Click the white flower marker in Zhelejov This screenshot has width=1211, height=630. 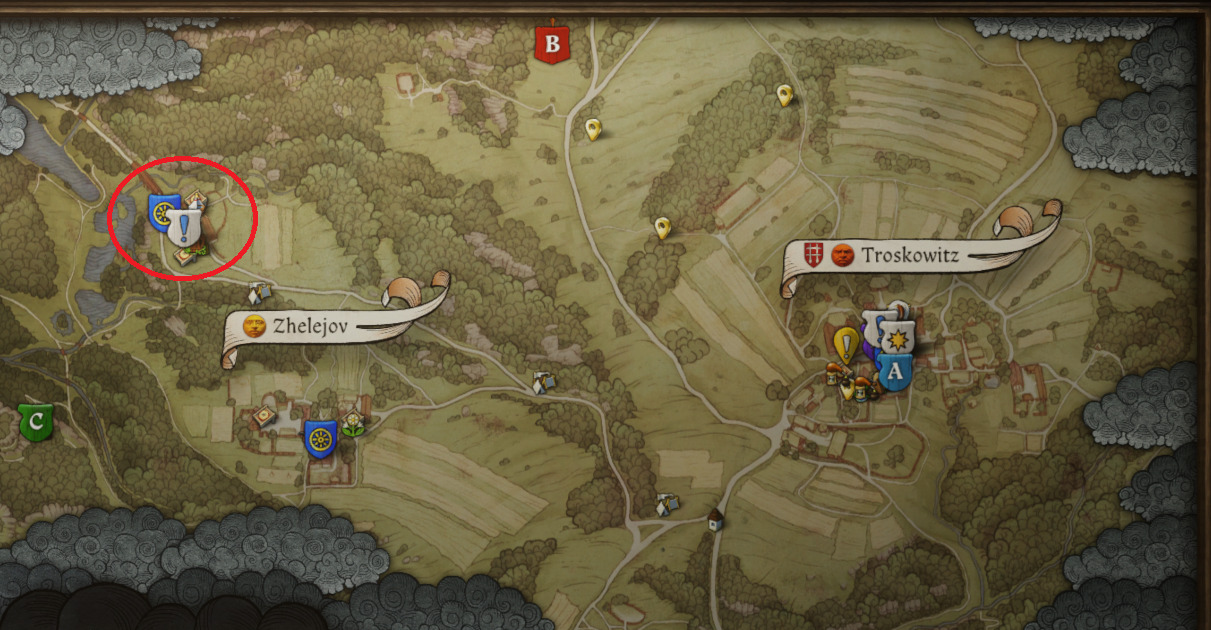353,423
